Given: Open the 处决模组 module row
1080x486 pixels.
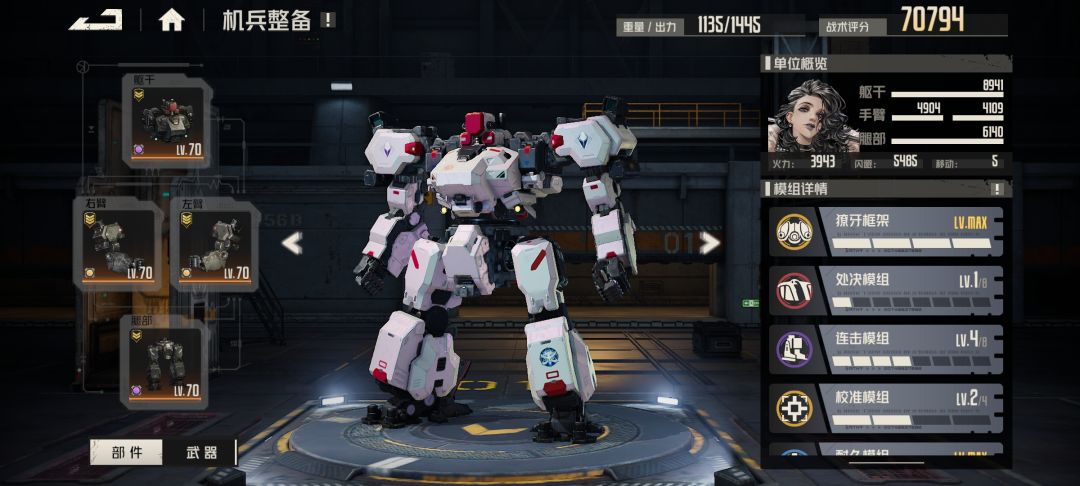Looking at the screenshot, I should tap(885, 289).
